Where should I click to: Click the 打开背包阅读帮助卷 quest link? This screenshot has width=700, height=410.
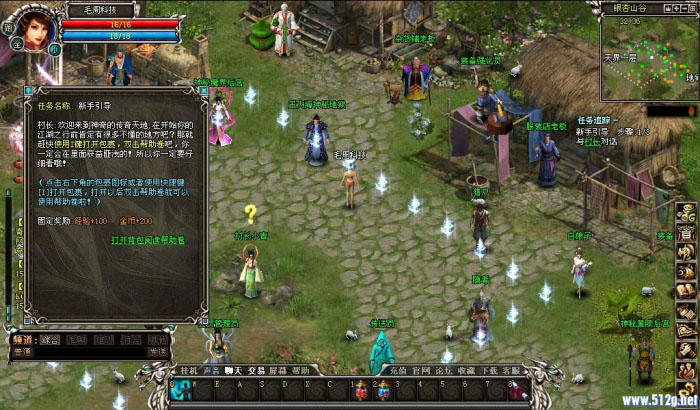coord(148,240)
